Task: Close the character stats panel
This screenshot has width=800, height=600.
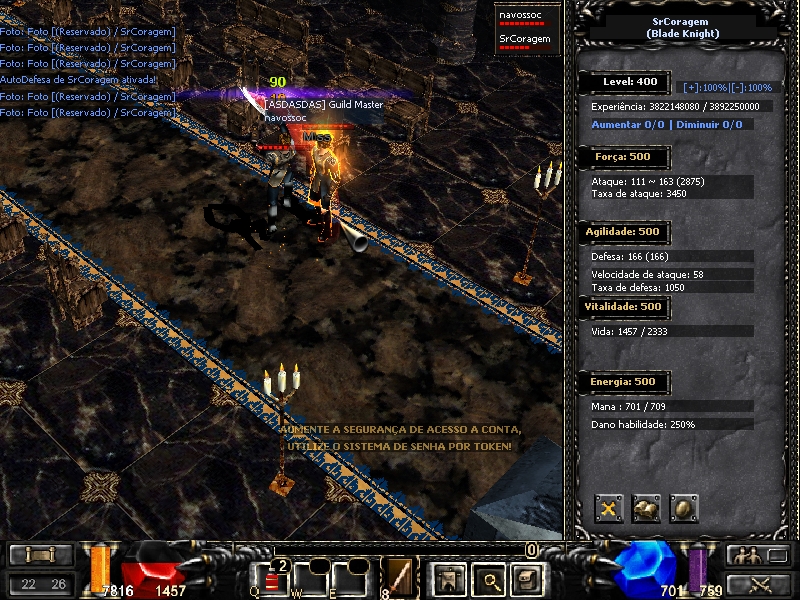Action: [609, 509]
